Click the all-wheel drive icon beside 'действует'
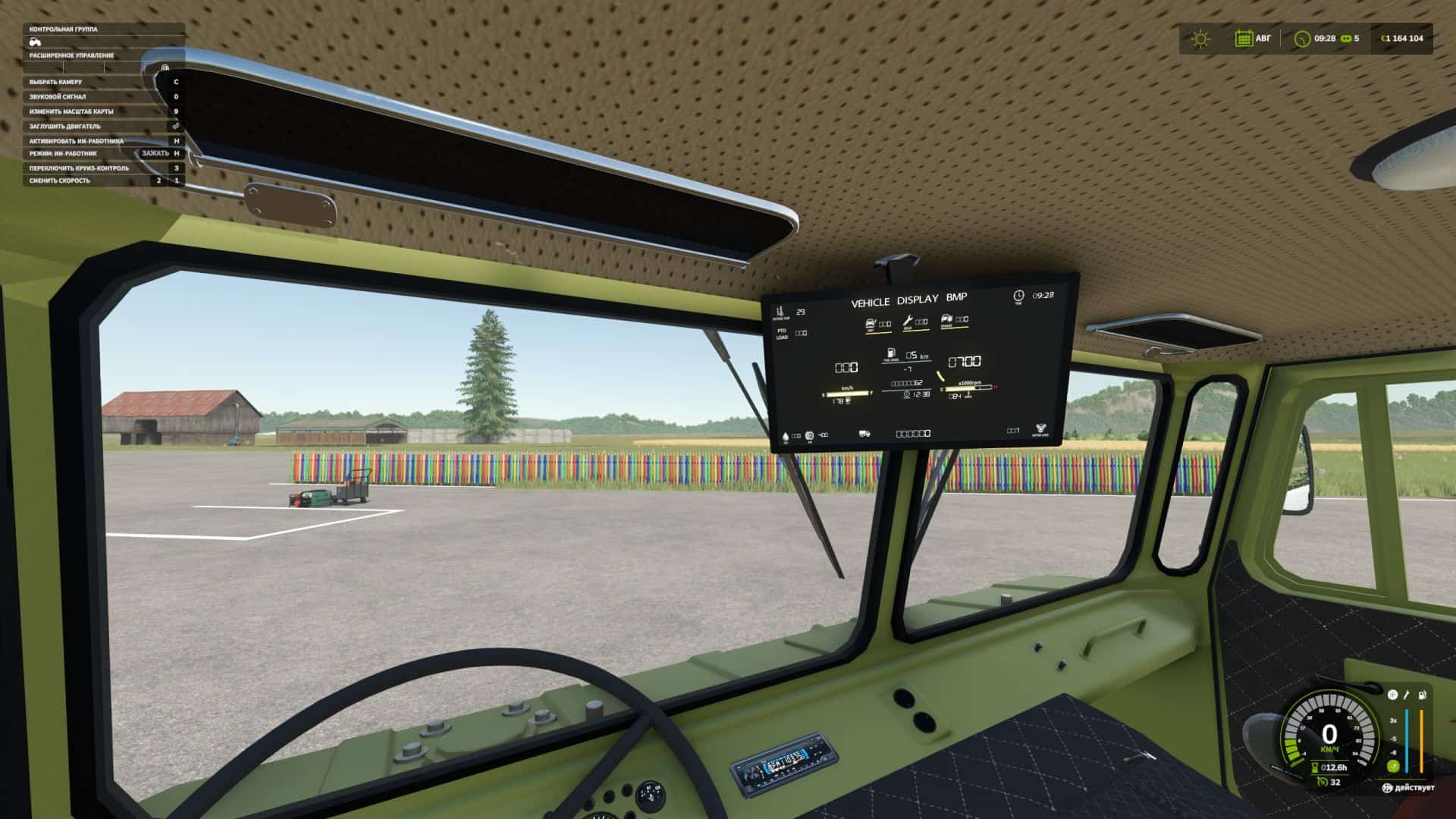1456x819 pixels. [x=1387, y=788]
